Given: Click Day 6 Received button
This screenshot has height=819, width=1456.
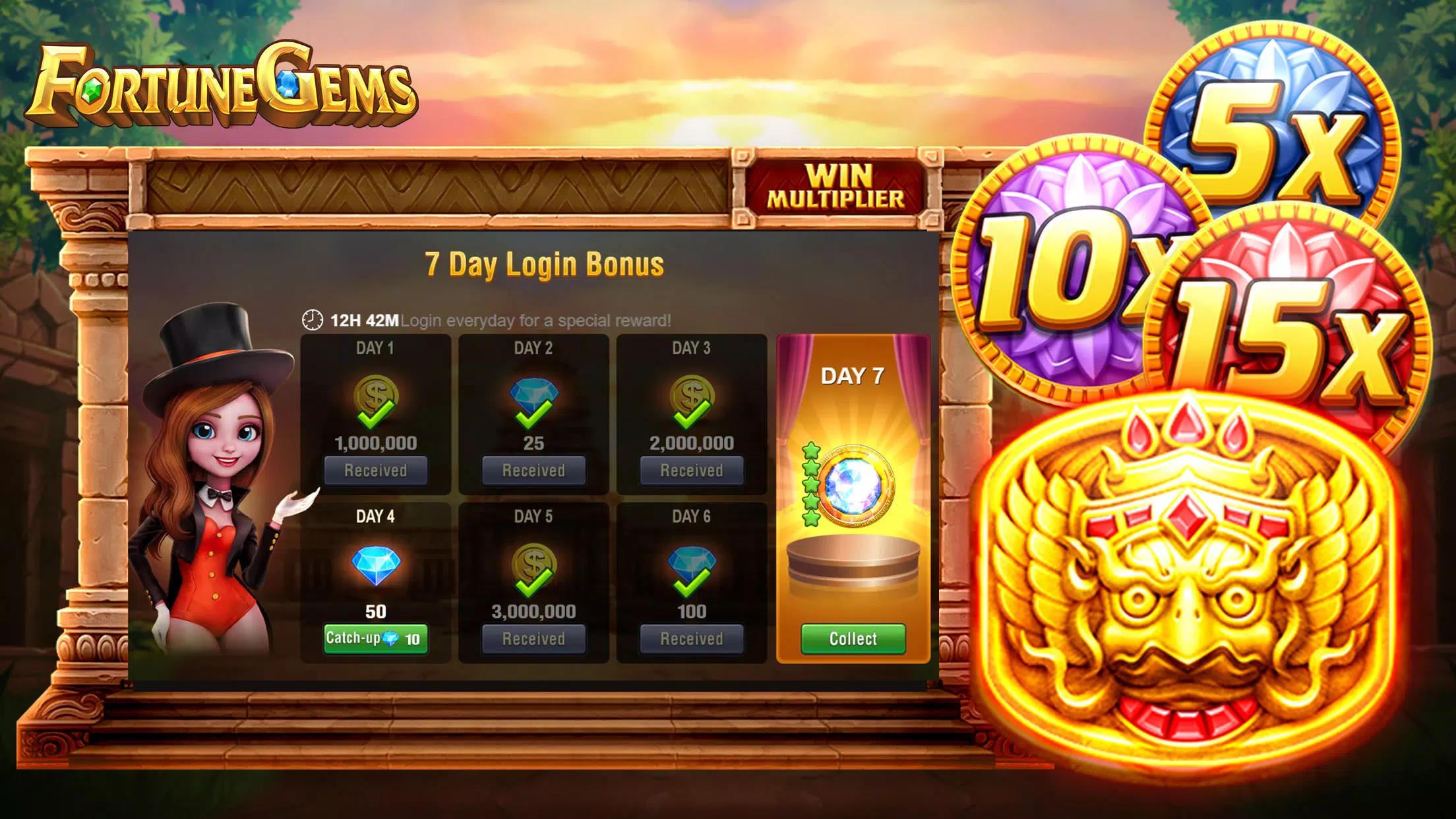Looking at the screenshot, I should tap(692, 638).
